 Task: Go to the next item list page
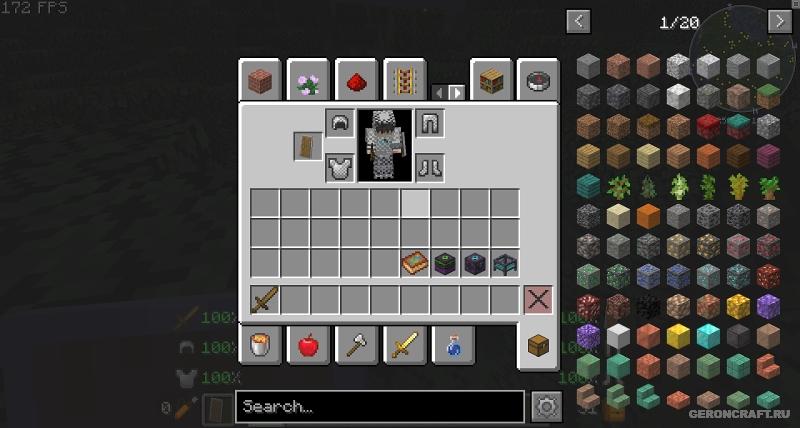(779, 21)
